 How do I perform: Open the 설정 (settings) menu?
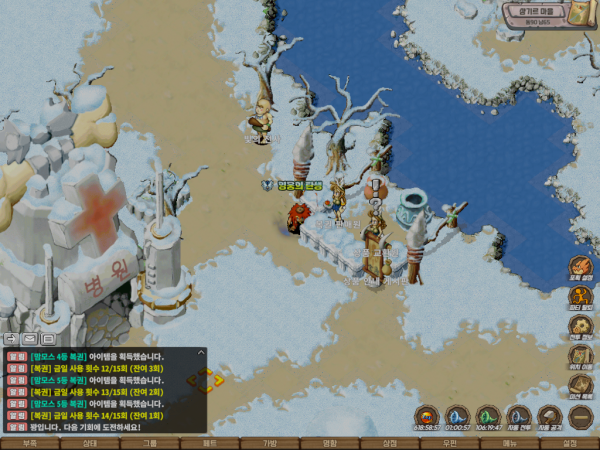point(570,443)
